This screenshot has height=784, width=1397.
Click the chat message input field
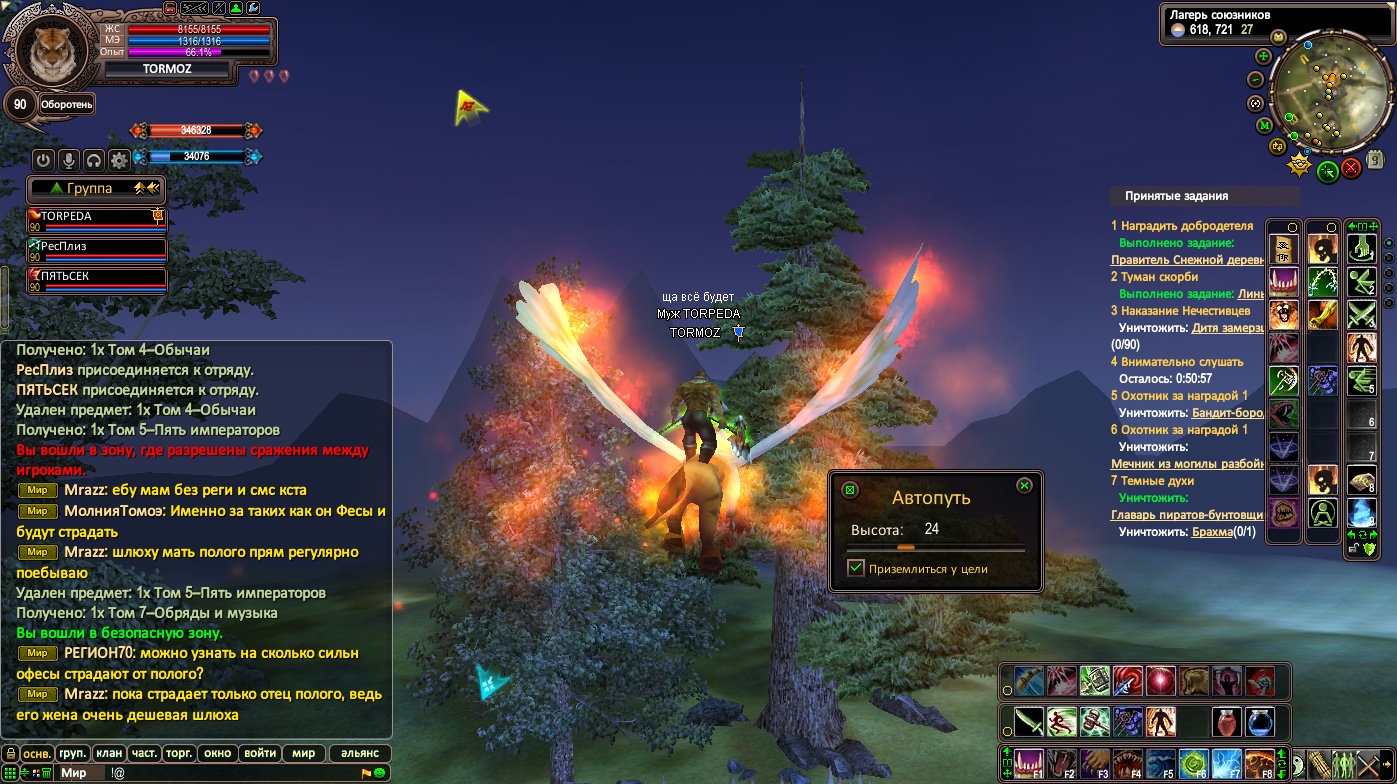tap(230, 773)
